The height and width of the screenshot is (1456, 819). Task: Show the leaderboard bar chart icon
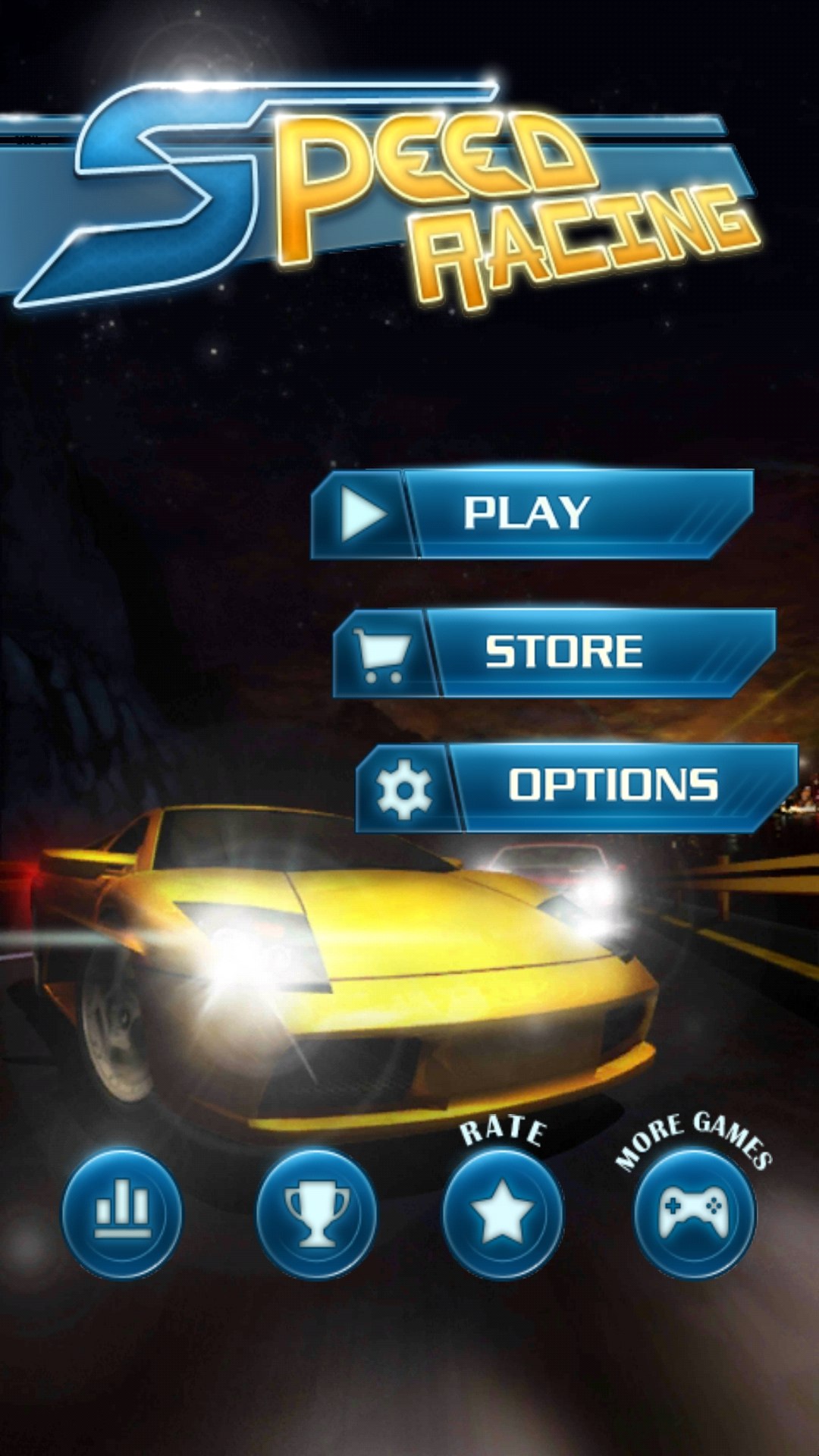tap(122, 1213)
